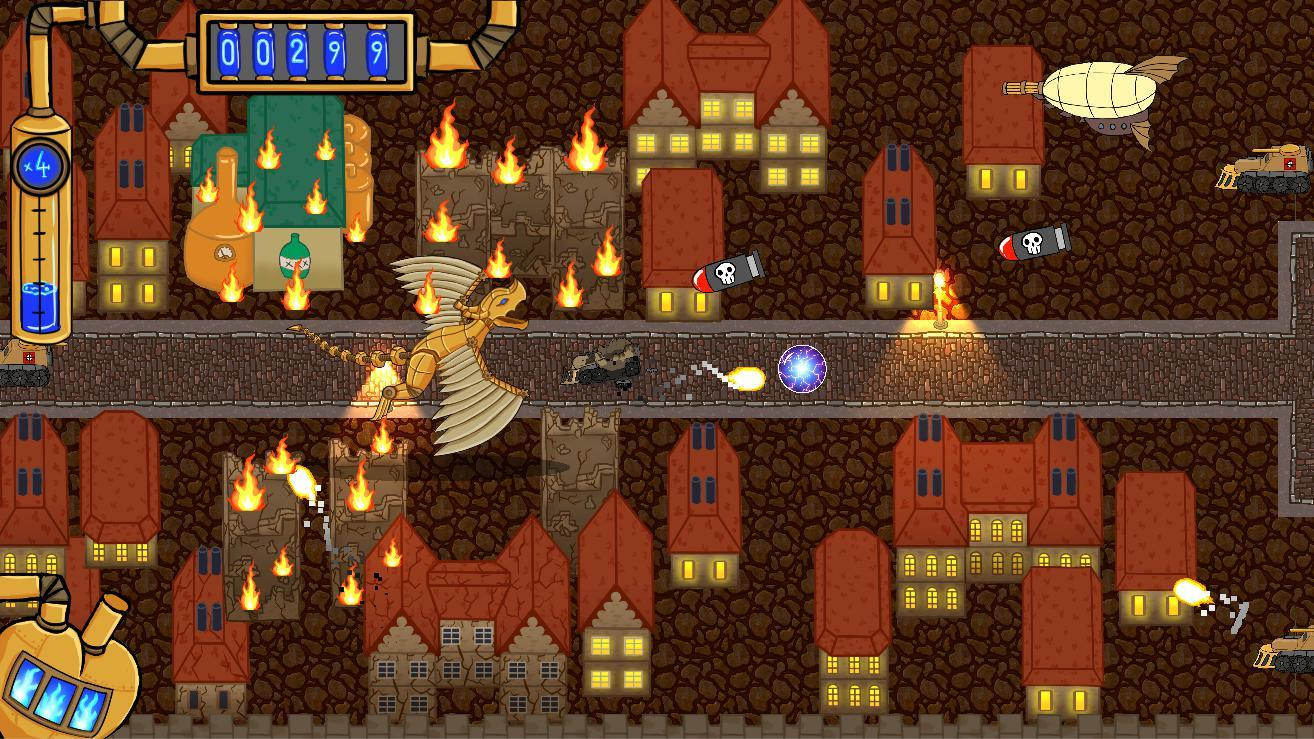Click the purple plasma orb projectile
1314x739 pixels.
click(x=800, y=368)
